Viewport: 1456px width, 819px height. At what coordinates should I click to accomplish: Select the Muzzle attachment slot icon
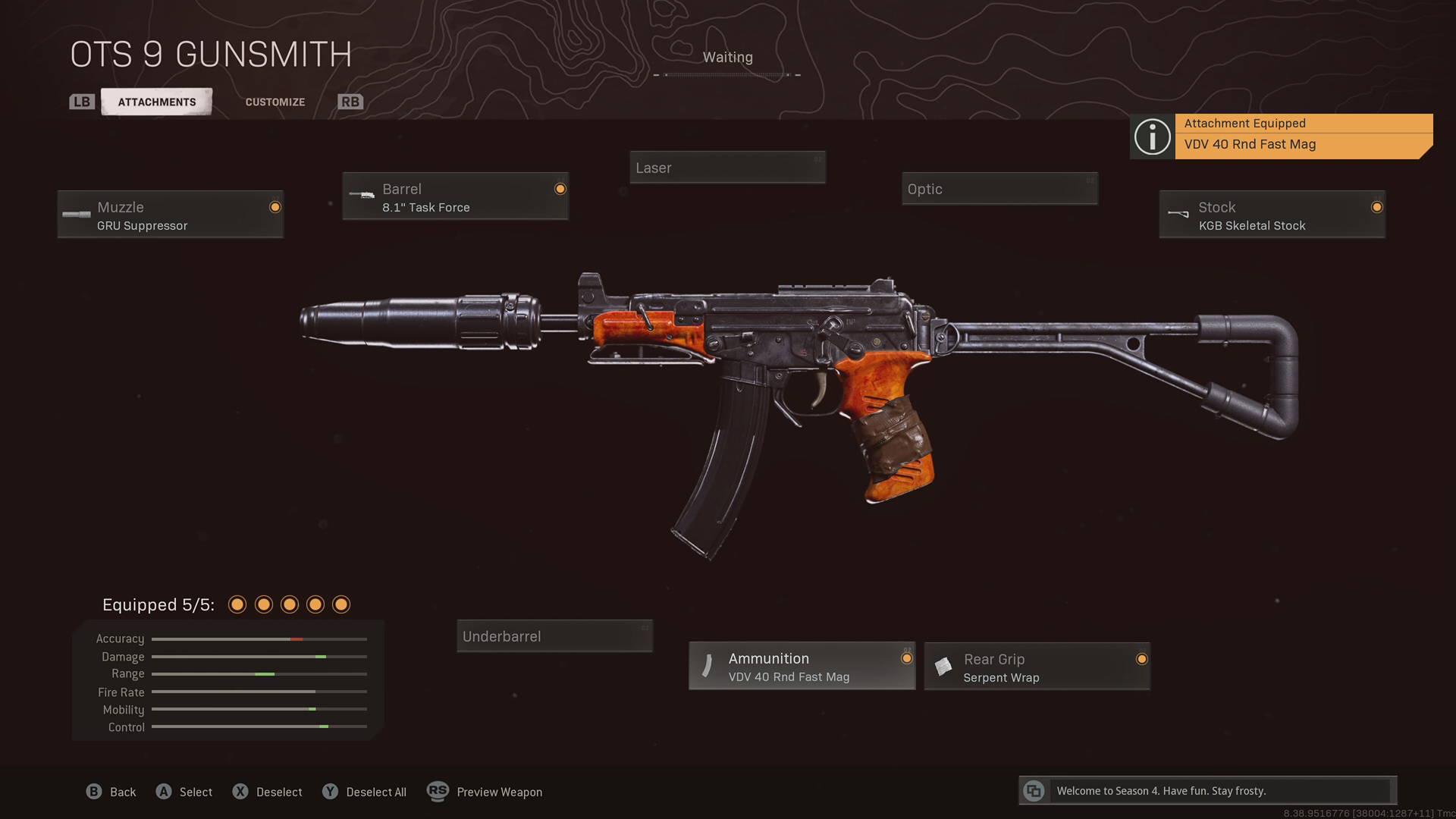pos(77,213)
